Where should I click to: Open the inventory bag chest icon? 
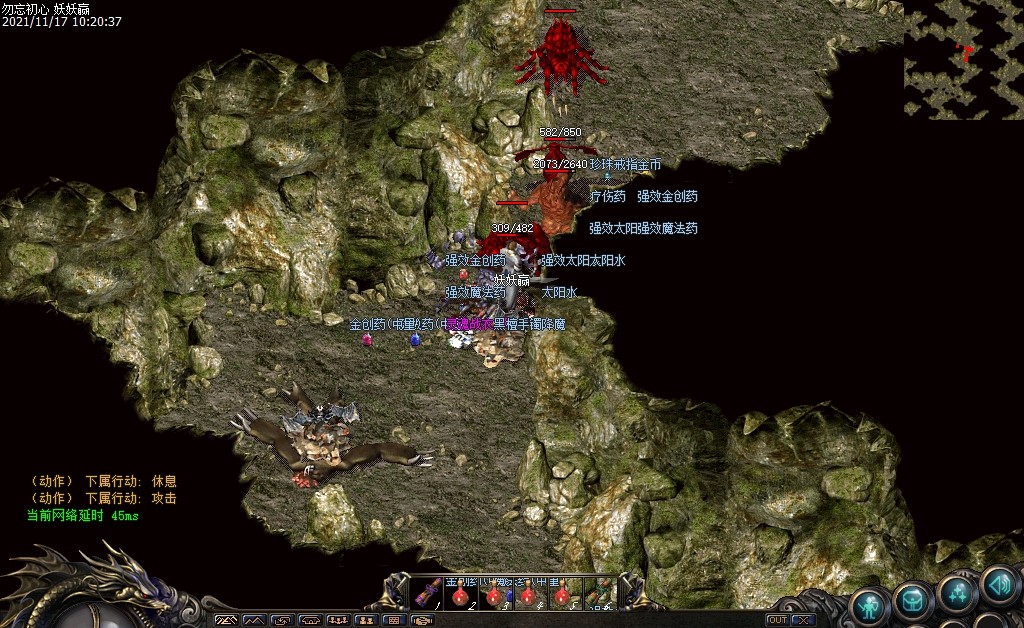pos(913,600)
